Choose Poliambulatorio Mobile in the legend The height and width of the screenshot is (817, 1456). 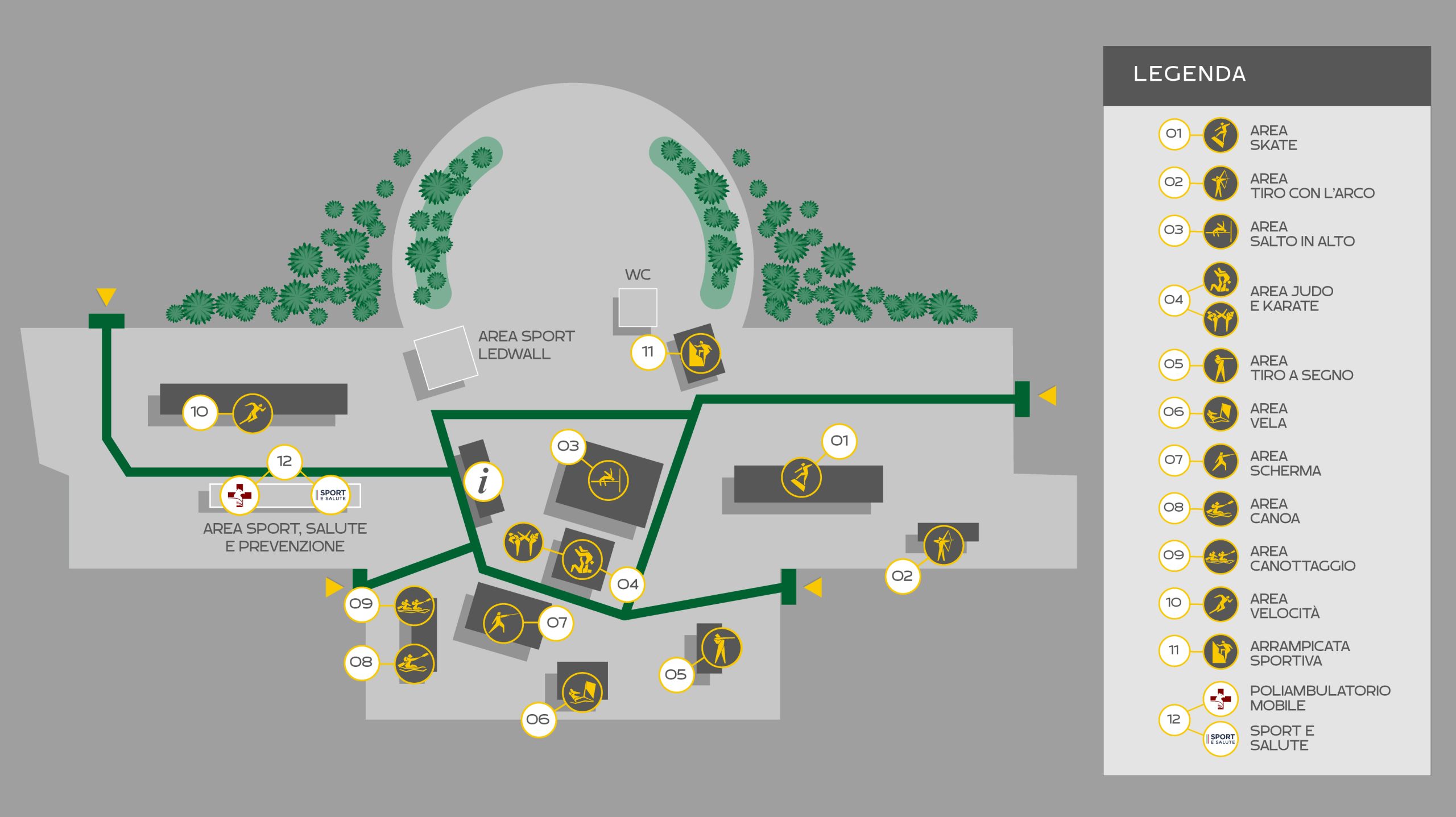1319,698
